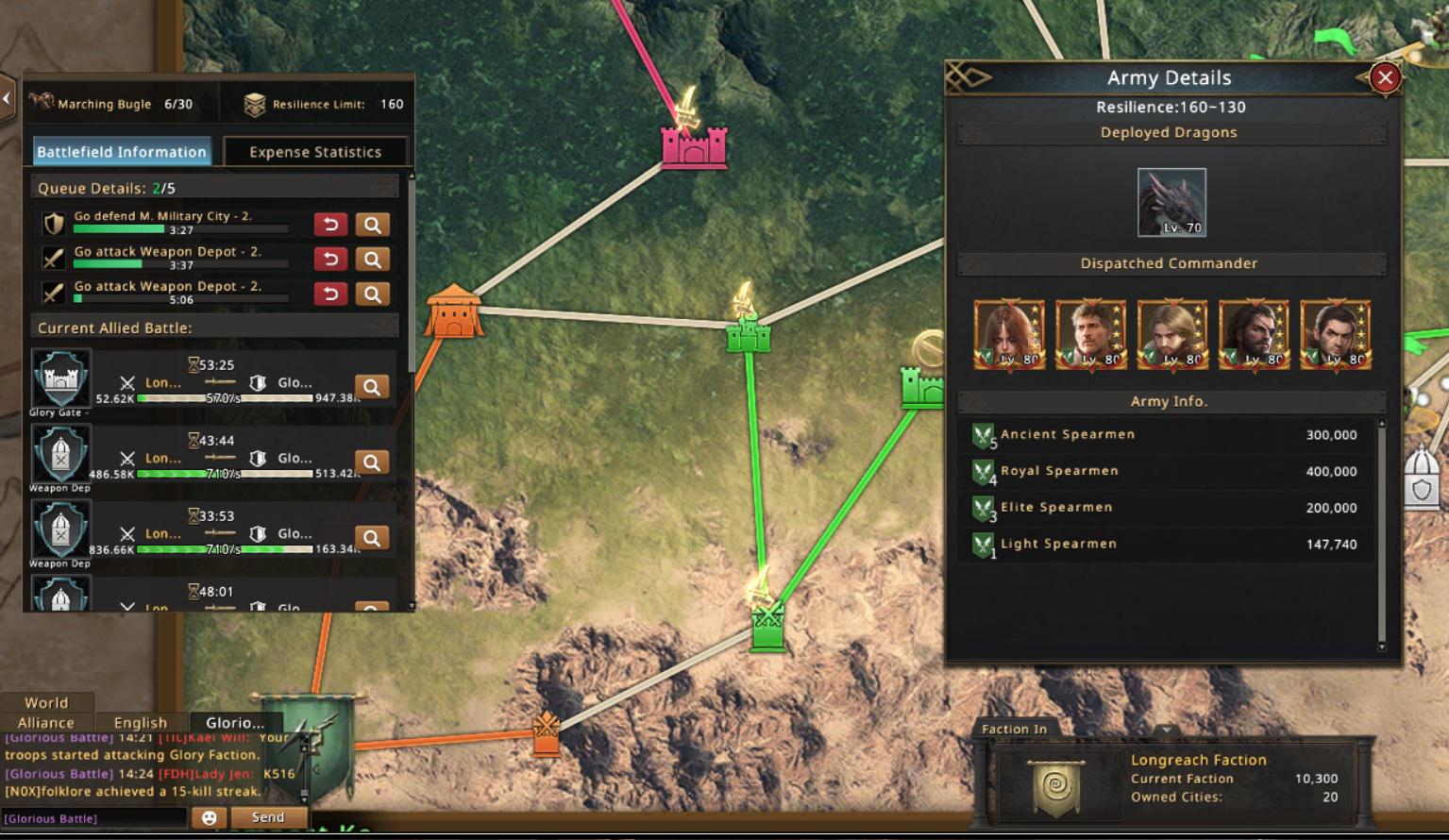The height and width of the screenshot is (840, 1449).
Task: Choose the English chat tab
Action: coord(141,723)
